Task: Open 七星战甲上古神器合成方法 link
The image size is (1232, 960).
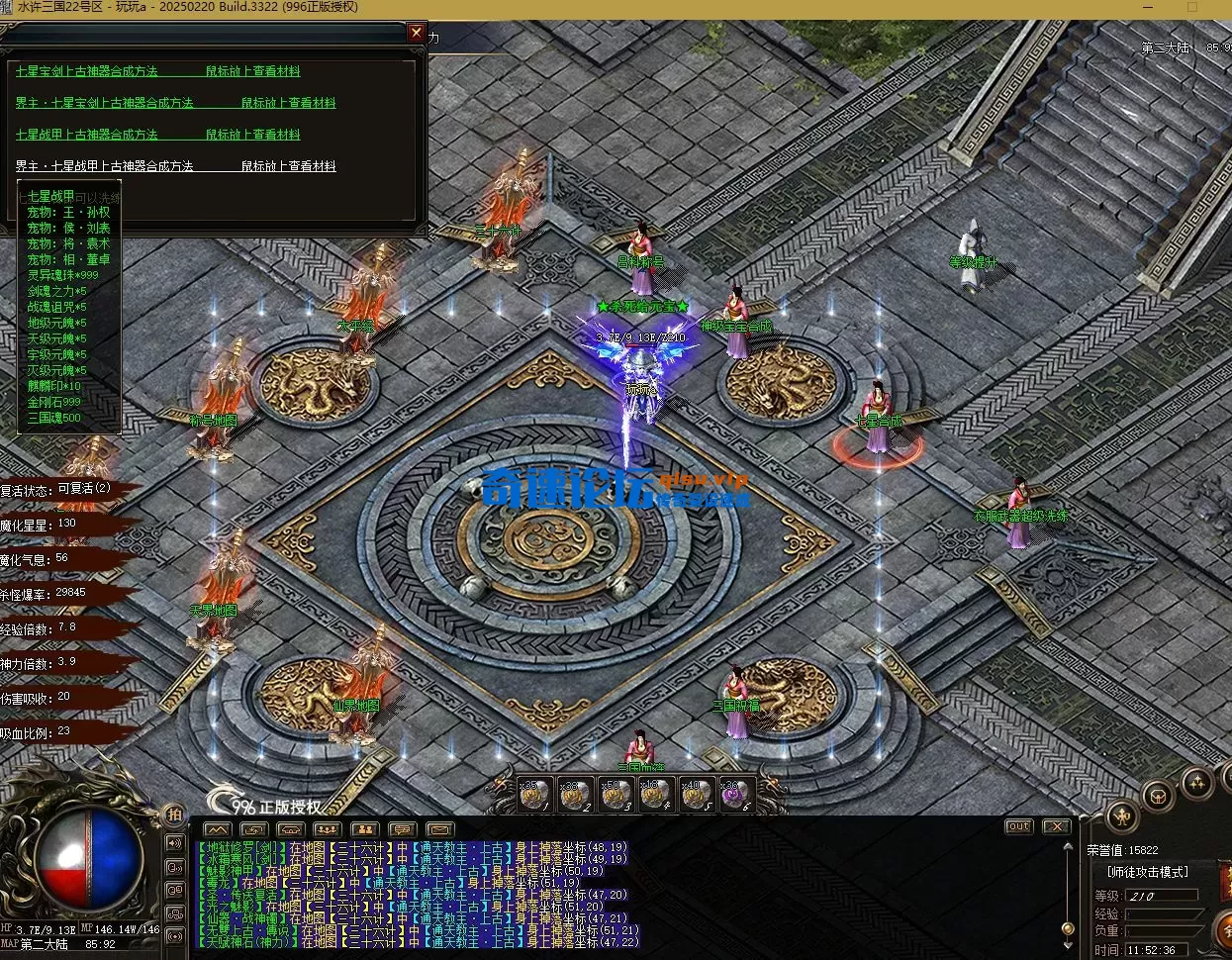Action: pyautogui.click(x=87, y=135)
